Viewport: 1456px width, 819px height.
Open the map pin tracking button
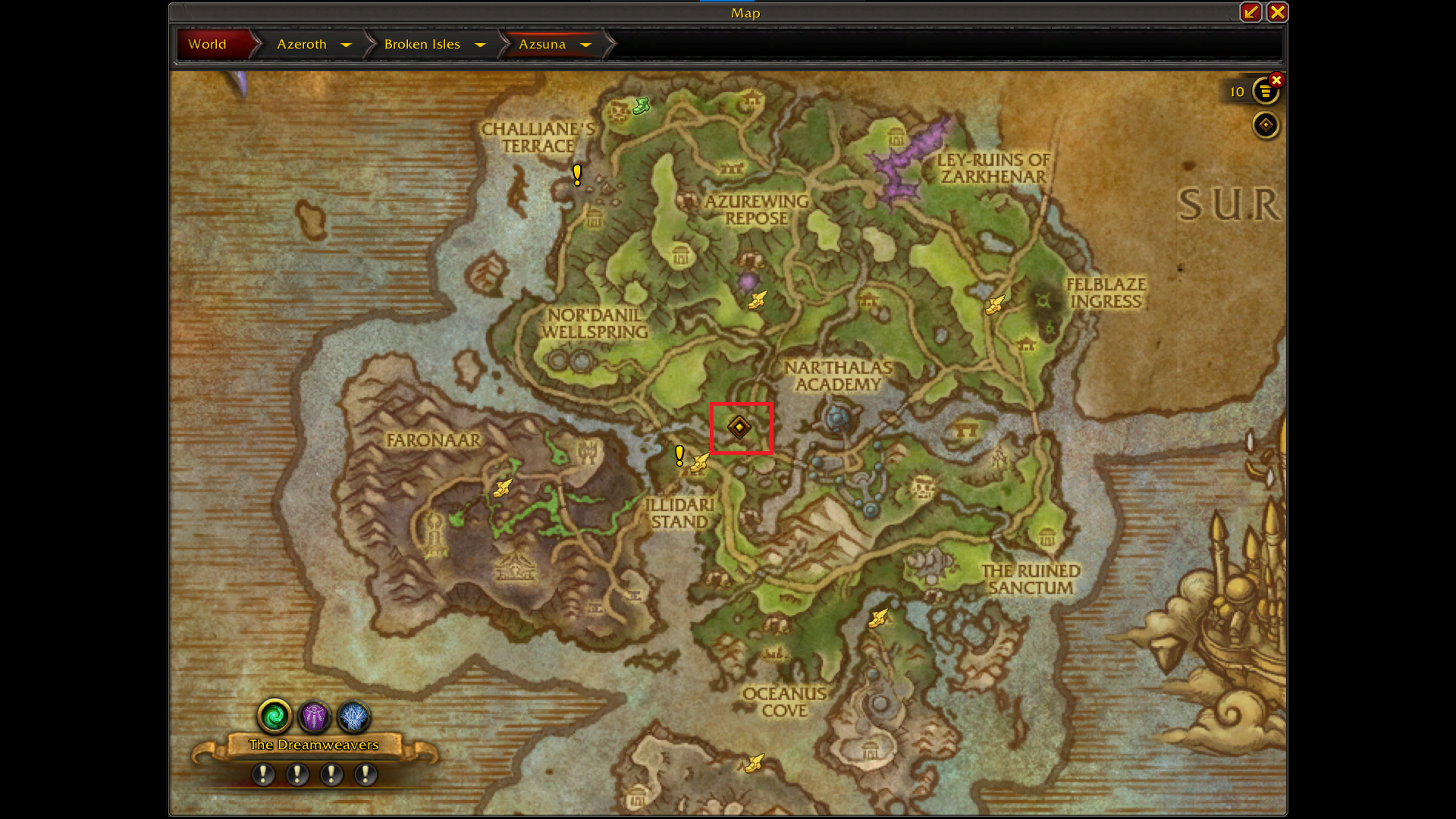tap(1265, 125)
